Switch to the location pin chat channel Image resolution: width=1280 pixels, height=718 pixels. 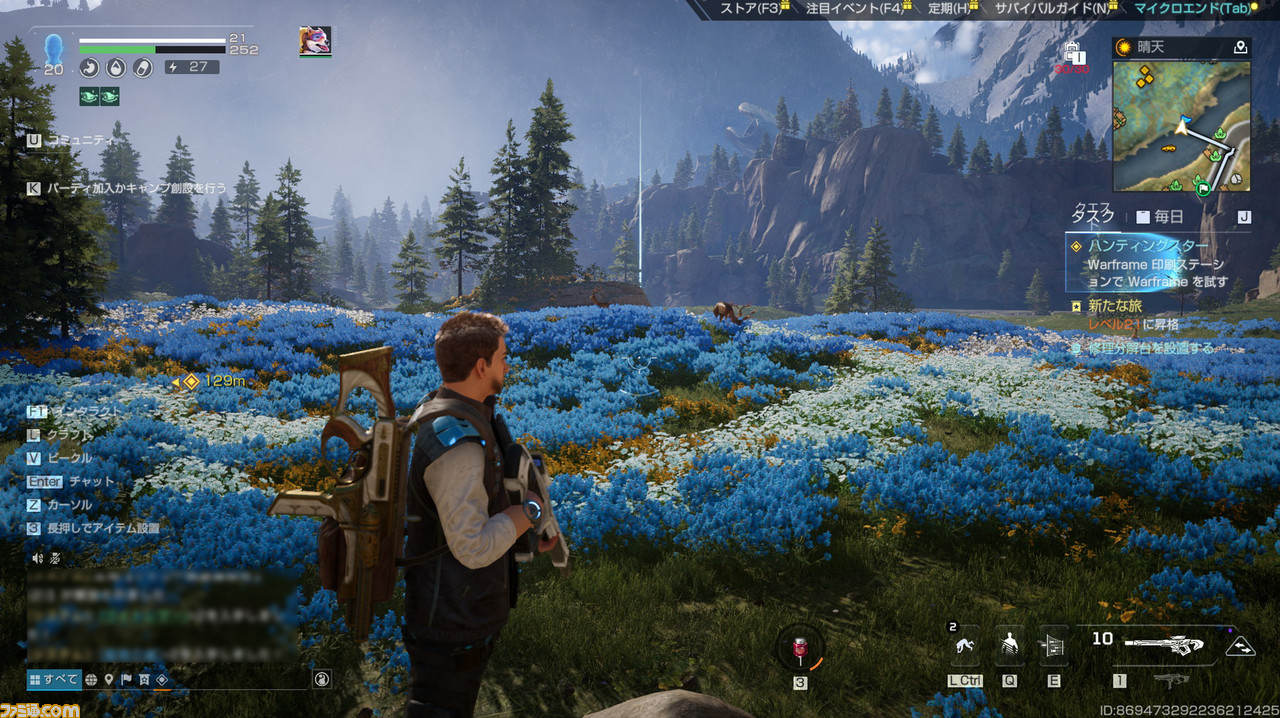pyautogui.click(x=109, y=680)
